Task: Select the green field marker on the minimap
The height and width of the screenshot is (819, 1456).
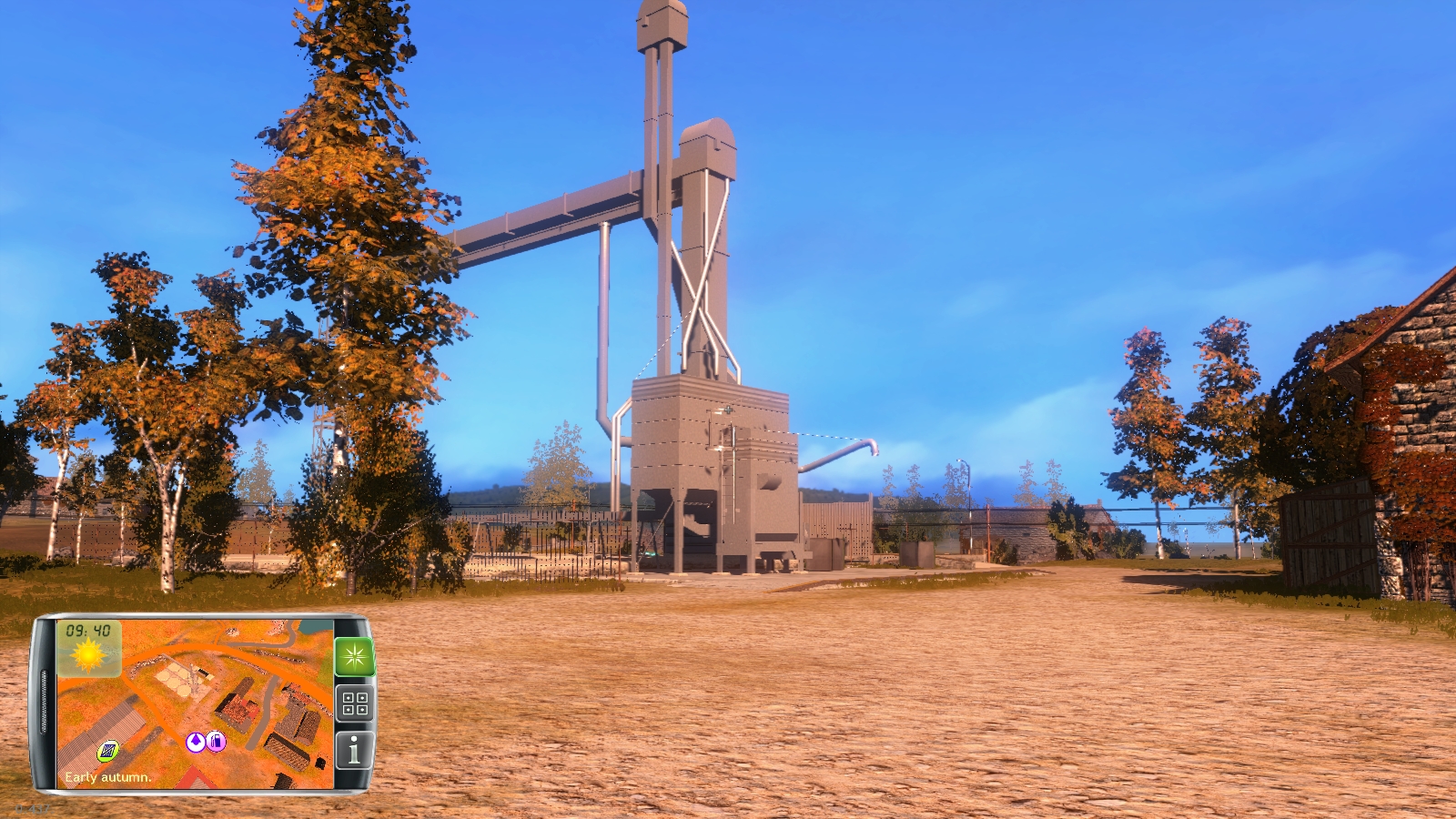Action: click(x=107, y=752)
